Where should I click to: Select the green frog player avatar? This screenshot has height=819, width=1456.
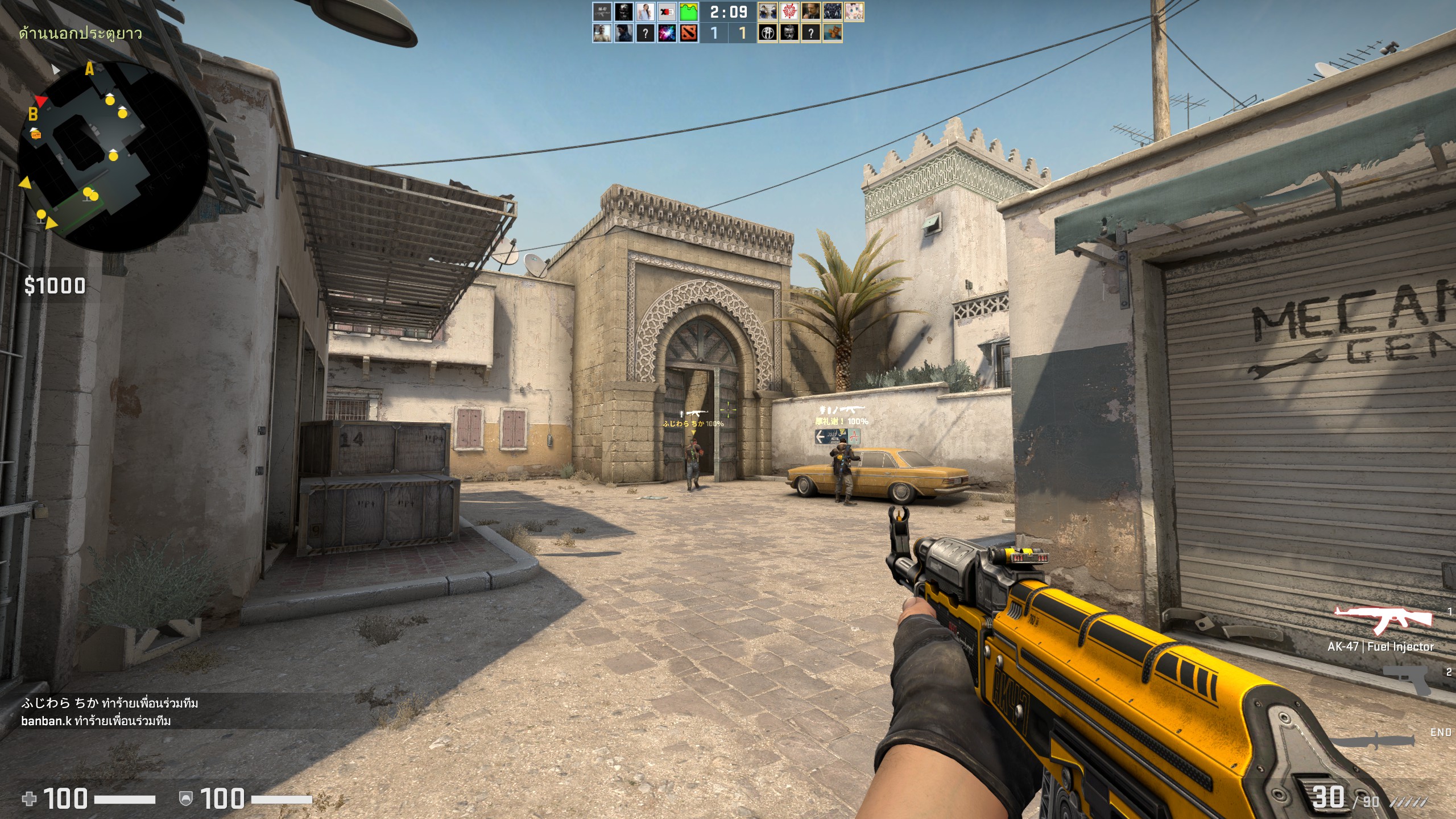pos(688,11)
